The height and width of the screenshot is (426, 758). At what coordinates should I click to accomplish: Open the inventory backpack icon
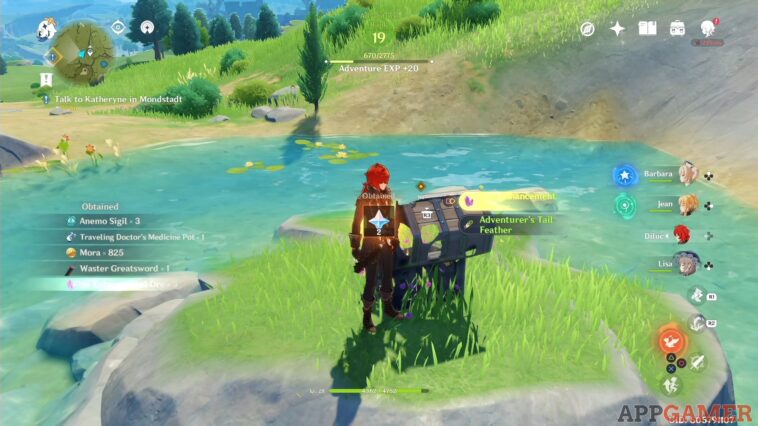[678, 28]
